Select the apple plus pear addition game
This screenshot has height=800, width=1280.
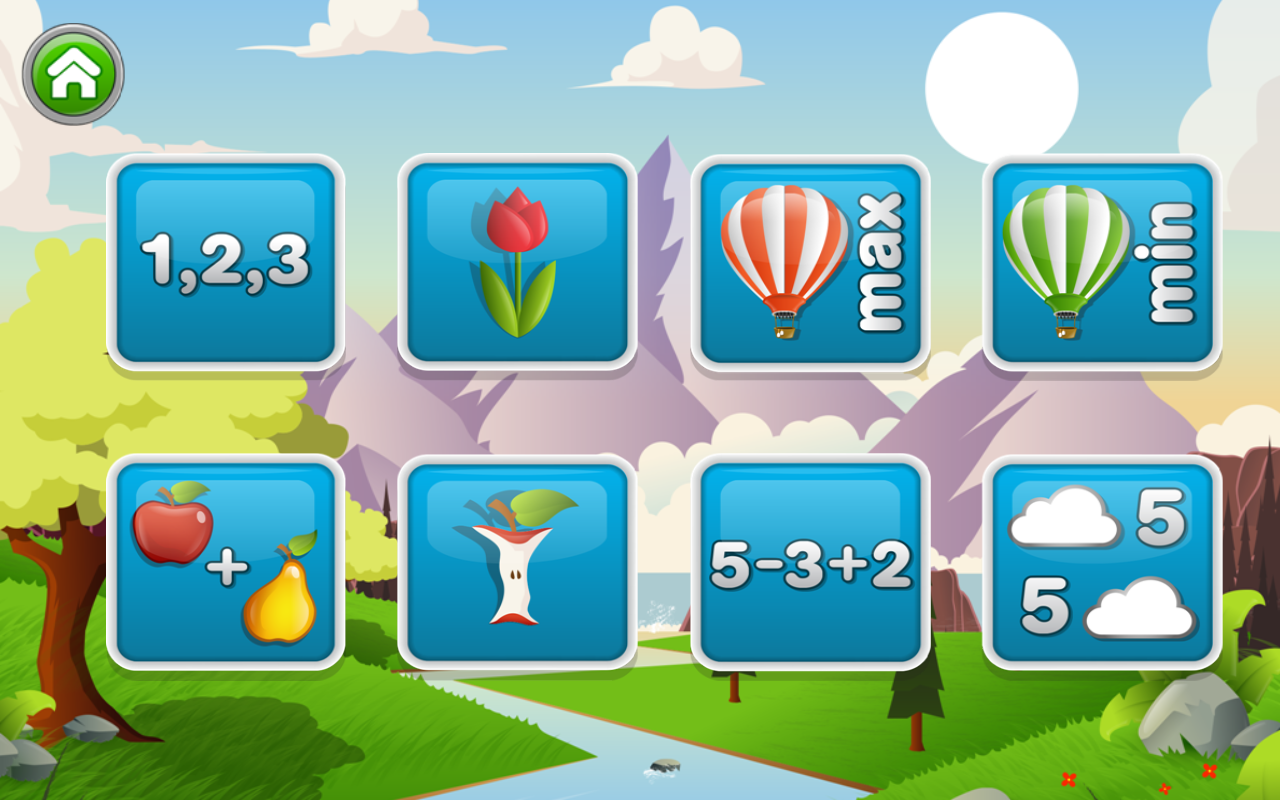click(x=225, y=562)
